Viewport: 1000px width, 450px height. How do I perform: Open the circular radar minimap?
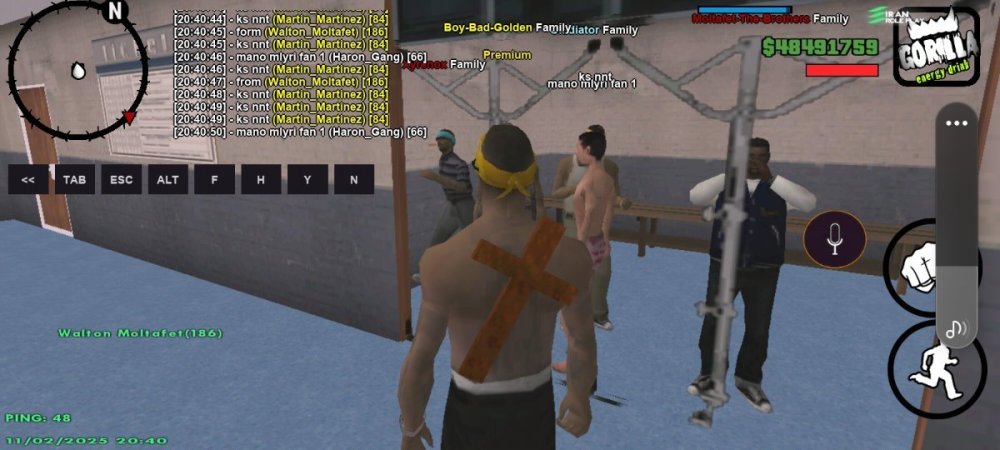(78, 70)
